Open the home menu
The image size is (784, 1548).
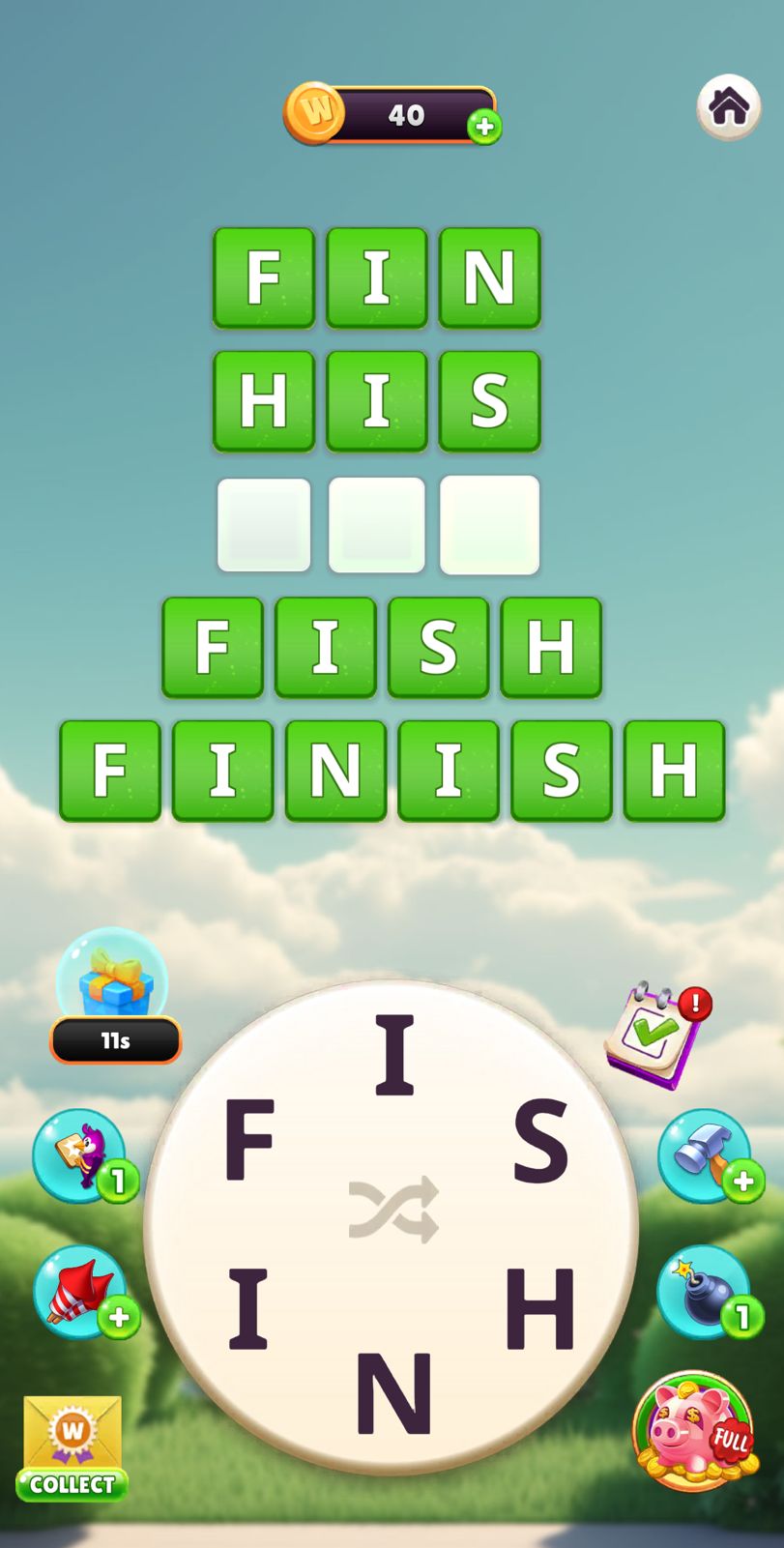point(728,107)
